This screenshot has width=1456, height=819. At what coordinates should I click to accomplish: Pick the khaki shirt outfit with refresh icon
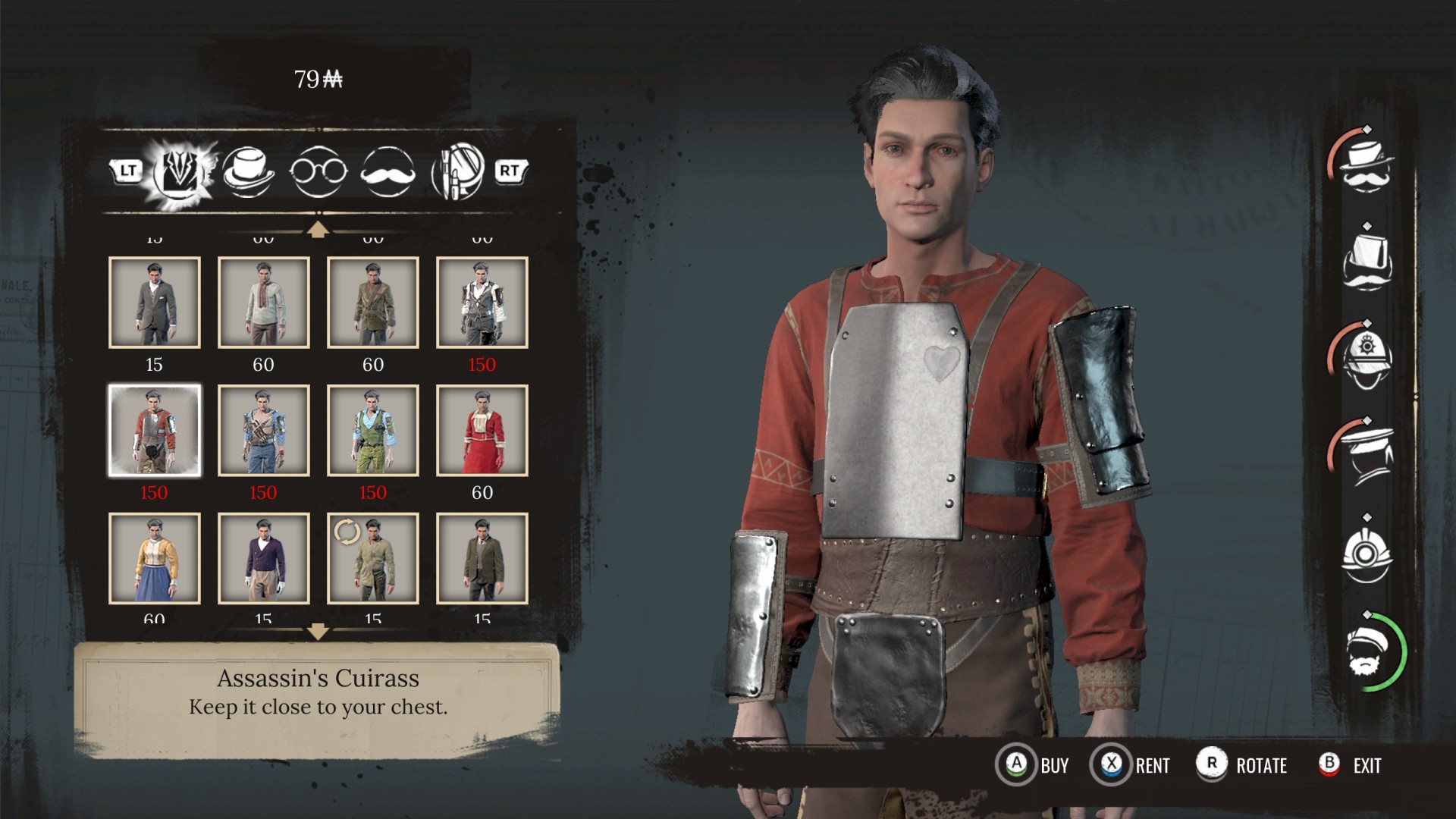(x=373, y=559)
